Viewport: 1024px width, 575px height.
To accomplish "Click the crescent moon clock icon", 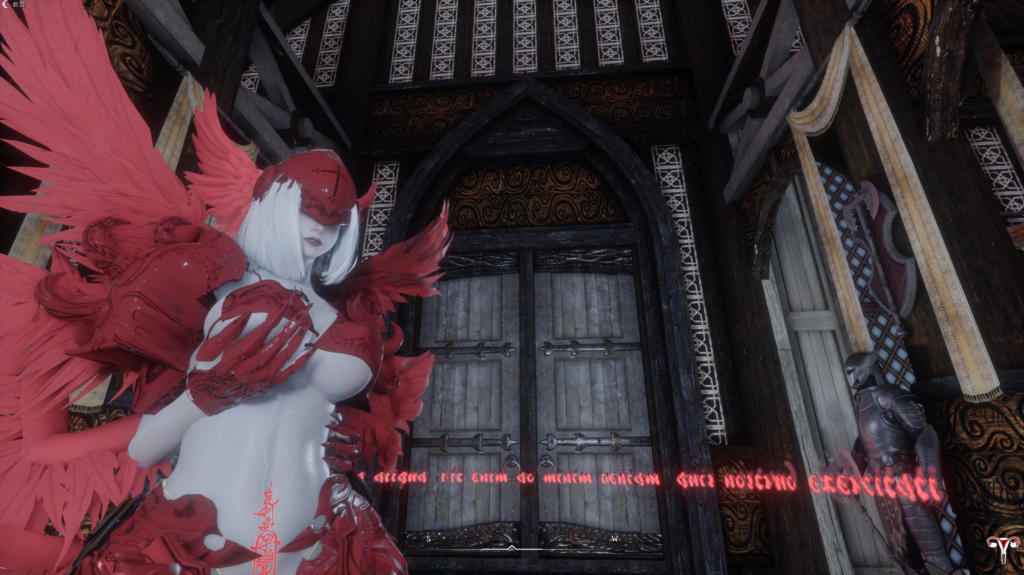I will point(6,5).
